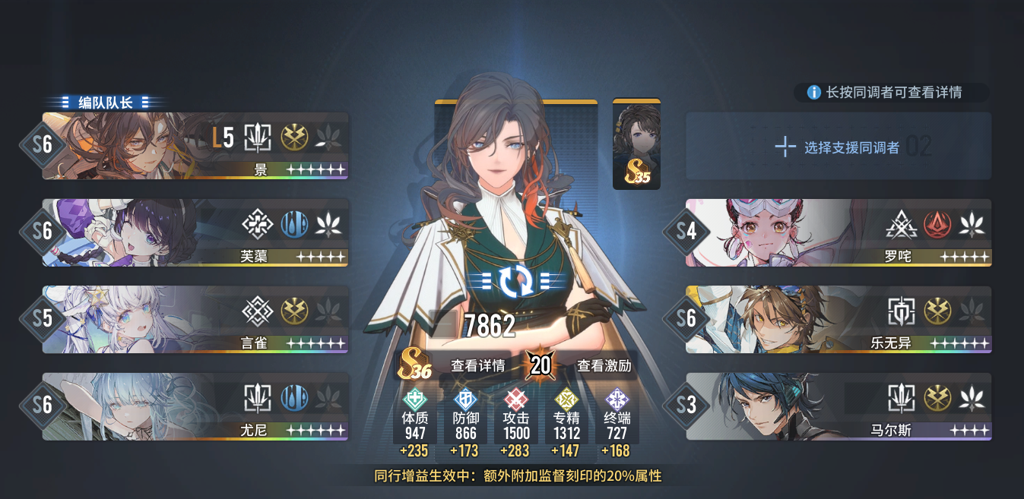Click the info icon beside 长按同调者可查看详情
The image size is (1024, 499).
pyautogui.click(x=812, y=92)
